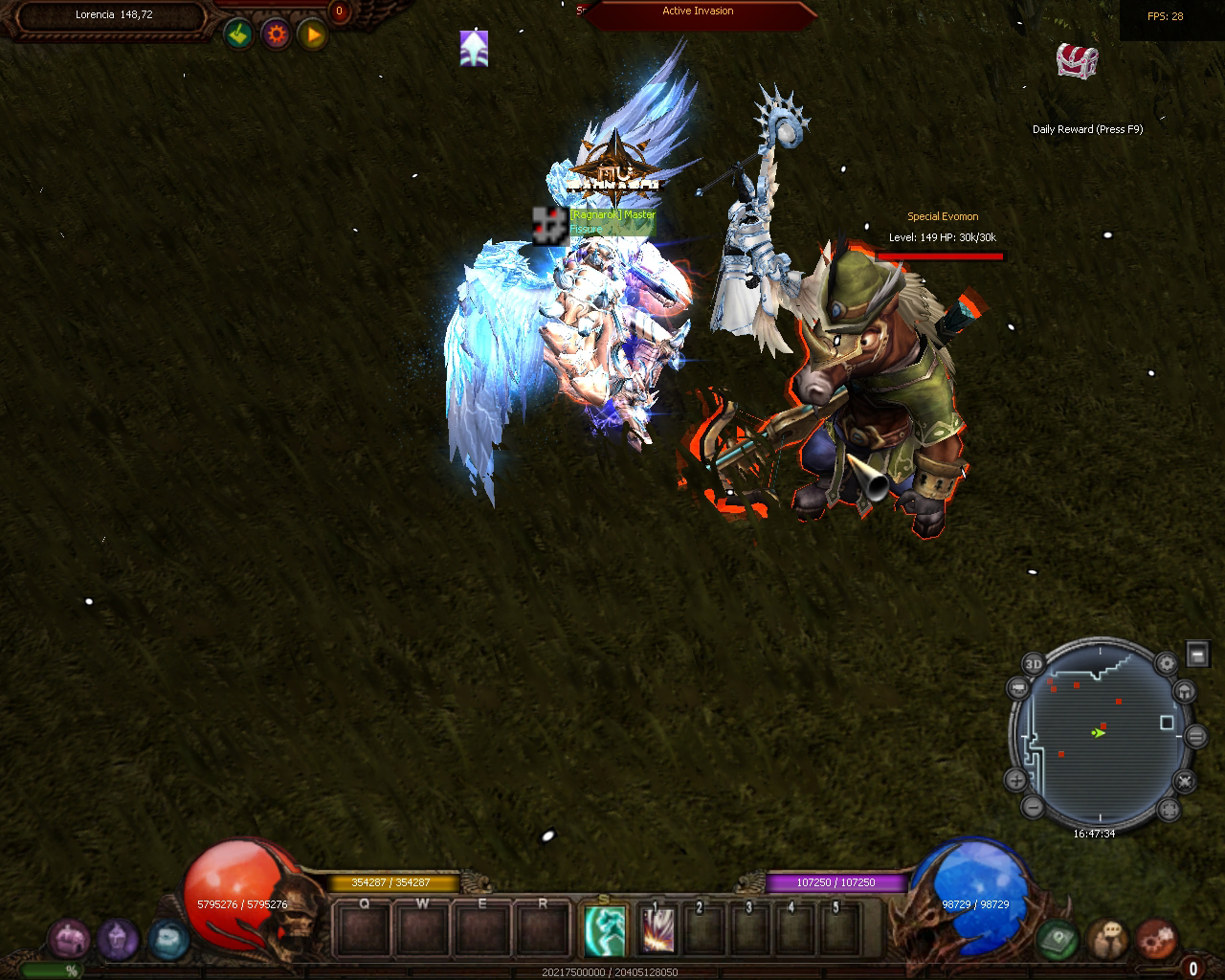
Task: Open the Daily Reward chest
Action: point(1077,59)
